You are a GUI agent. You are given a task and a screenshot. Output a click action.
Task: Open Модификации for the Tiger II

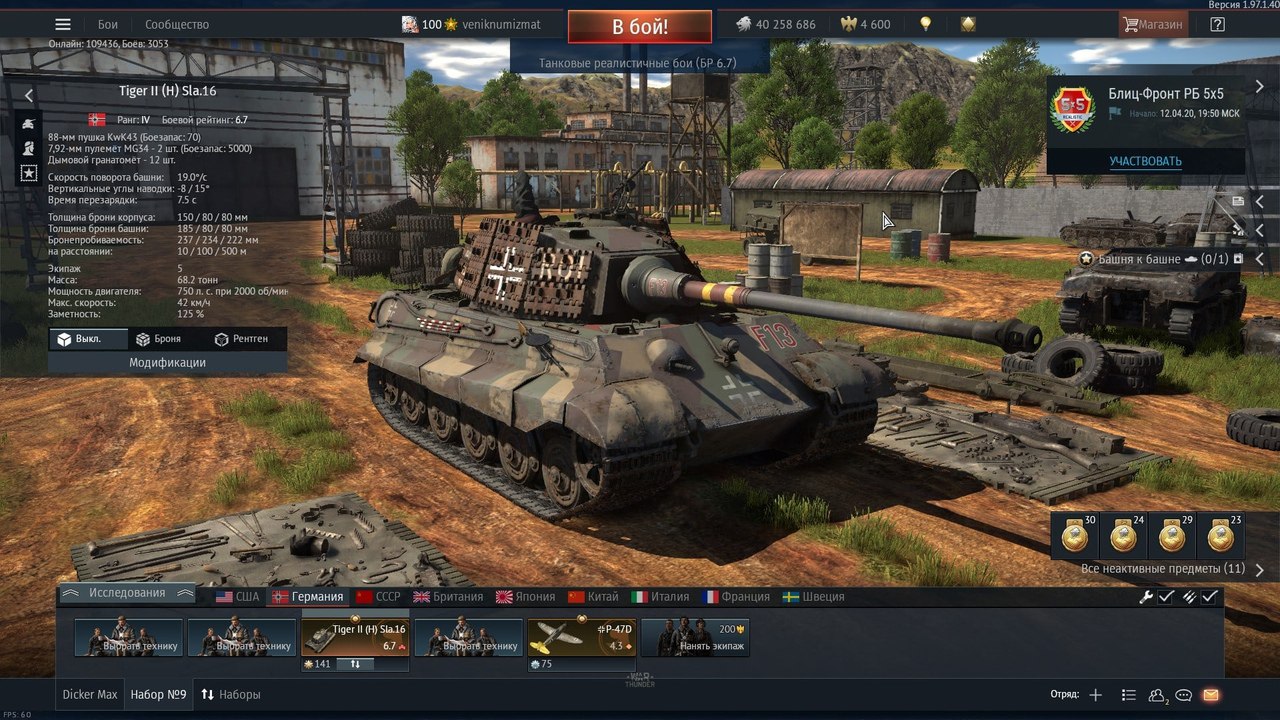point(167,362)
